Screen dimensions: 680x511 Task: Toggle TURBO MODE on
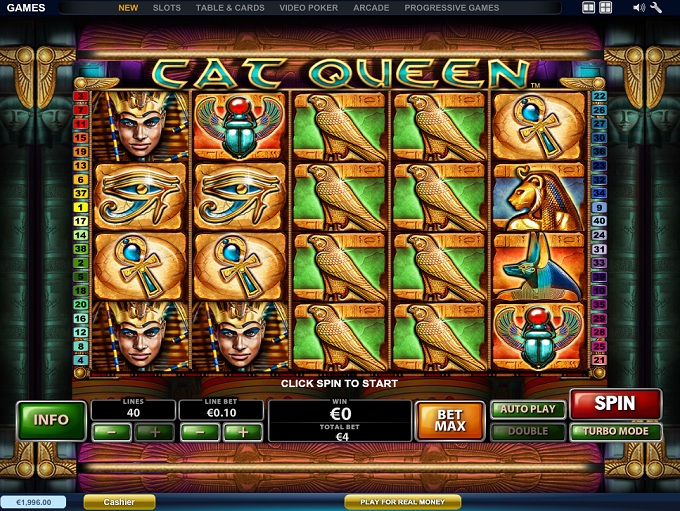(x=615, y=432)
